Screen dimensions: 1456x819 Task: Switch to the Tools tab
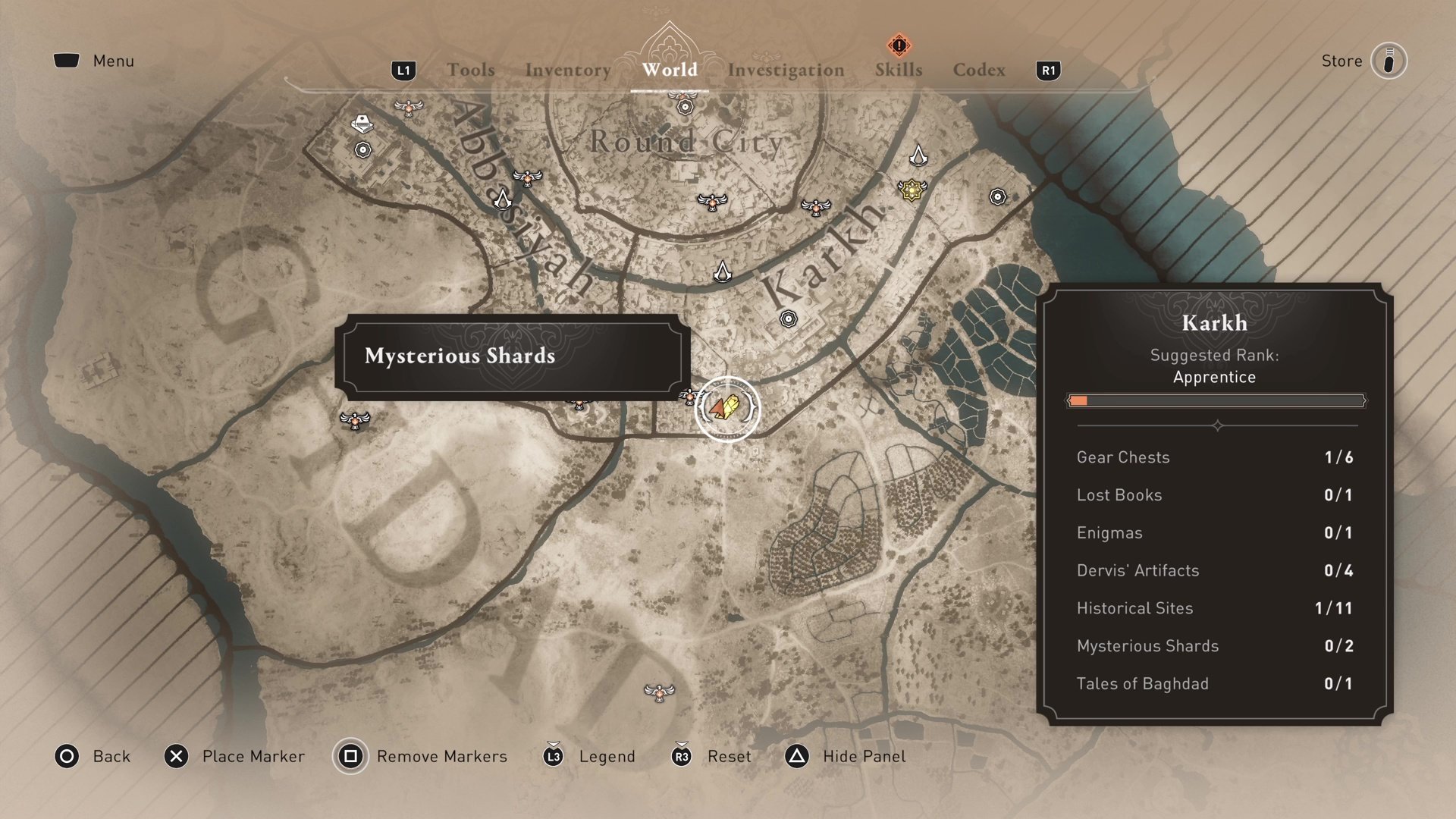tap(470, 70)
